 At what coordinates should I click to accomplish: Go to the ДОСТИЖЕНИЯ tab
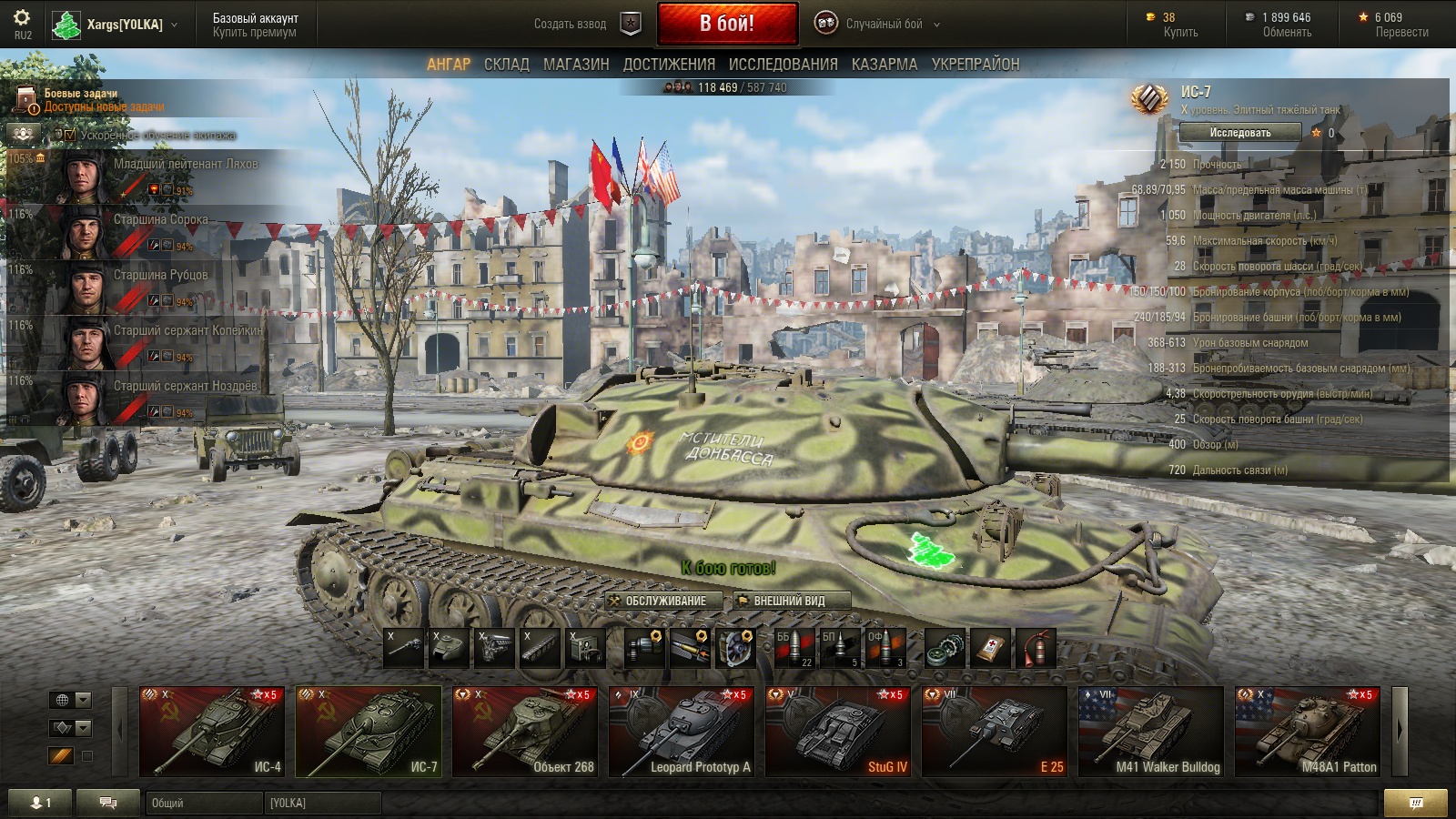point(669,65)
